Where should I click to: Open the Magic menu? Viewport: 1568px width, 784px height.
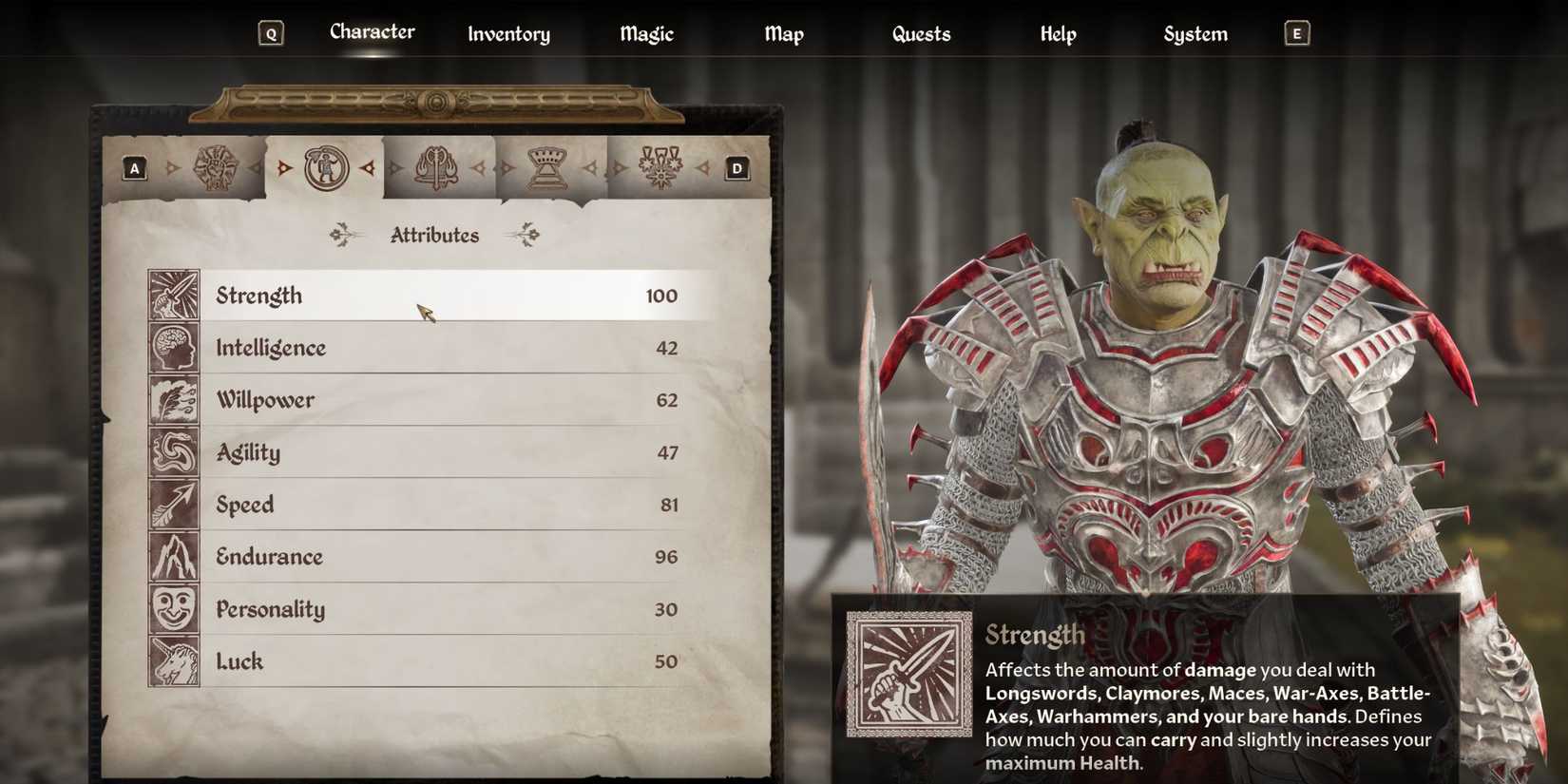coord(645,34)
